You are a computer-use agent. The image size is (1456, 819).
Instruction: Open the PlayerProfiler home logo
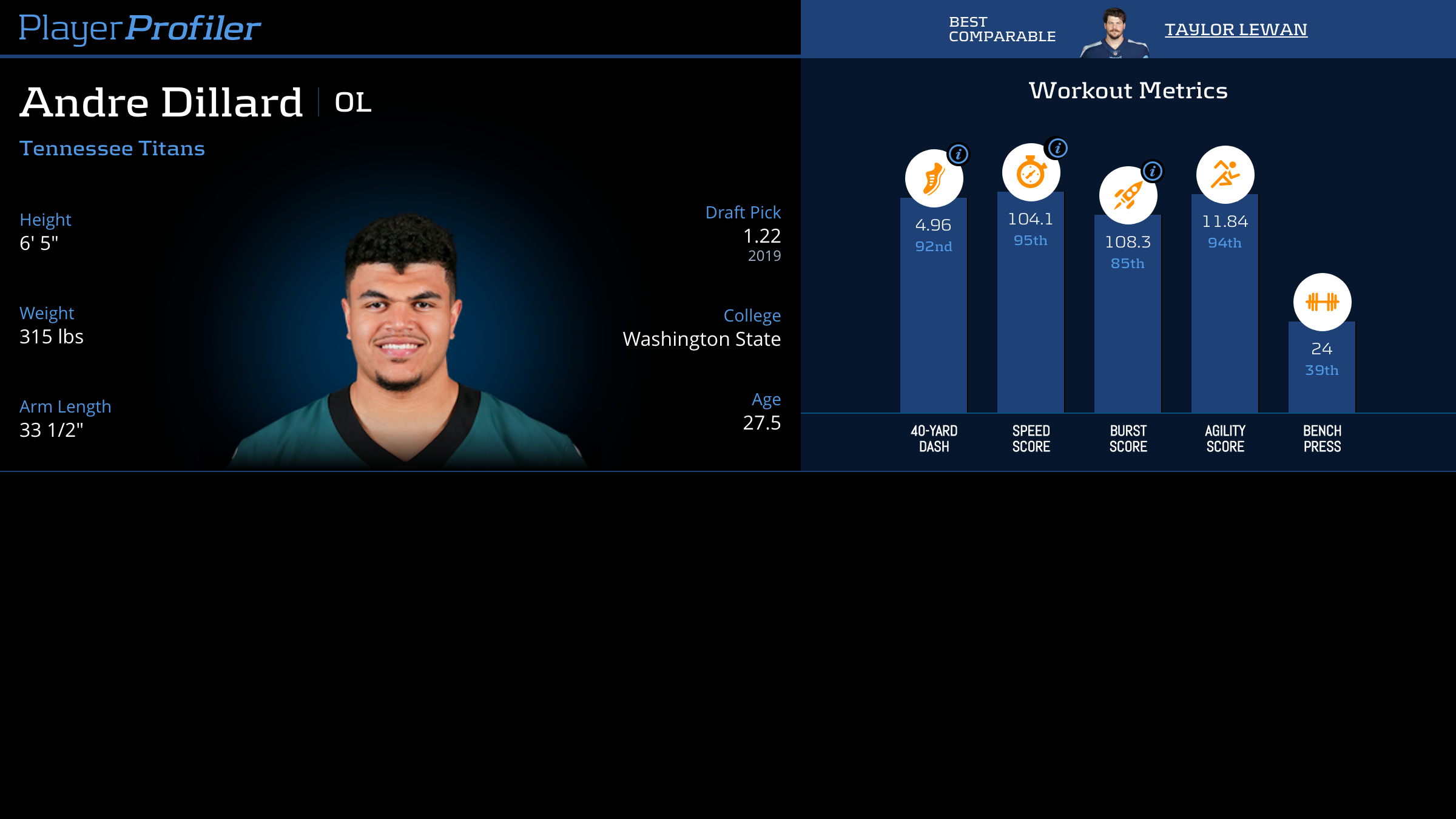click(140, 29)
